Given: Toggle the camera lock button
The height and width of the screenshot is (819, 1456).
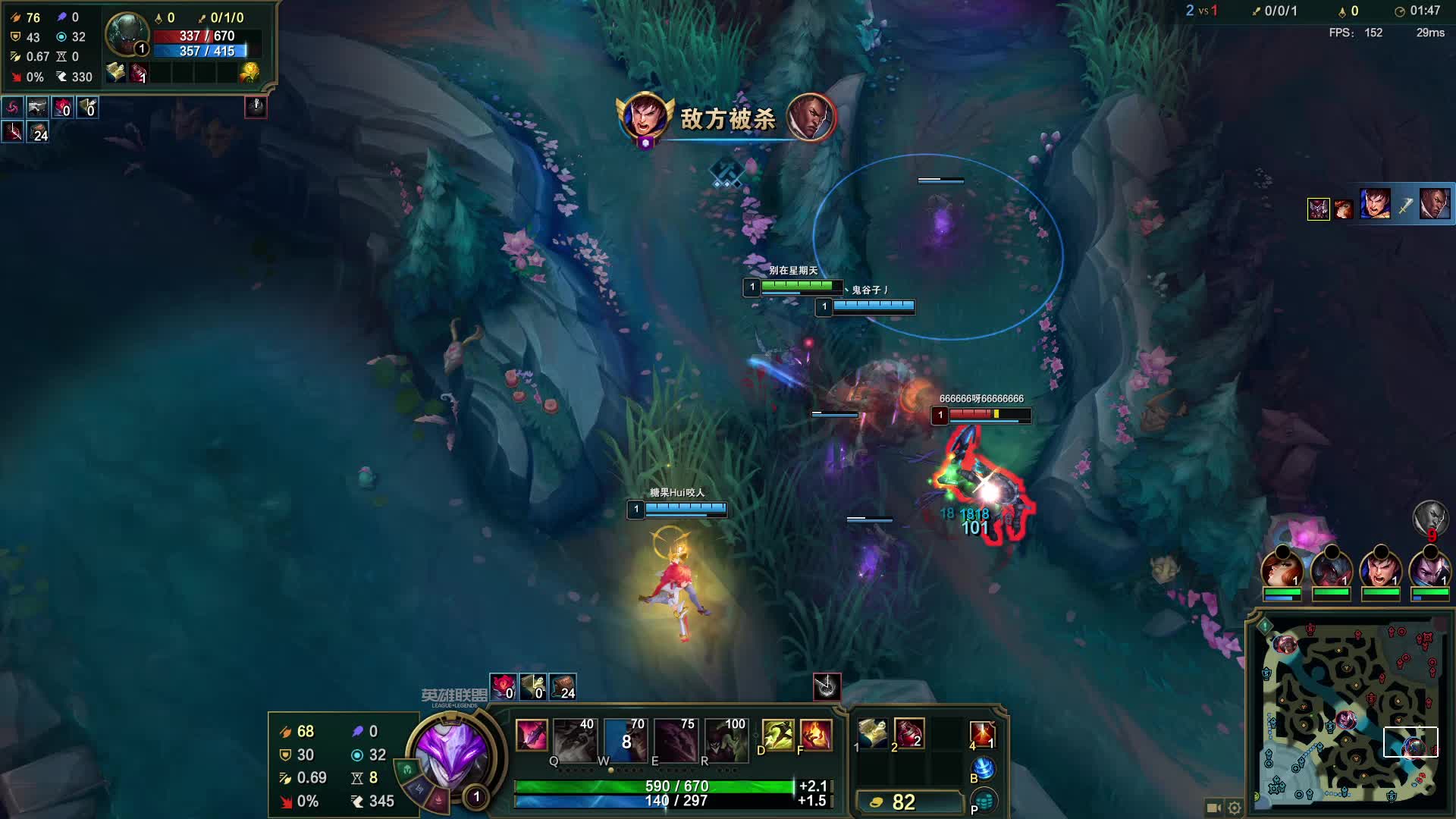Looking at the screenshot, I should pos(1213,808).
